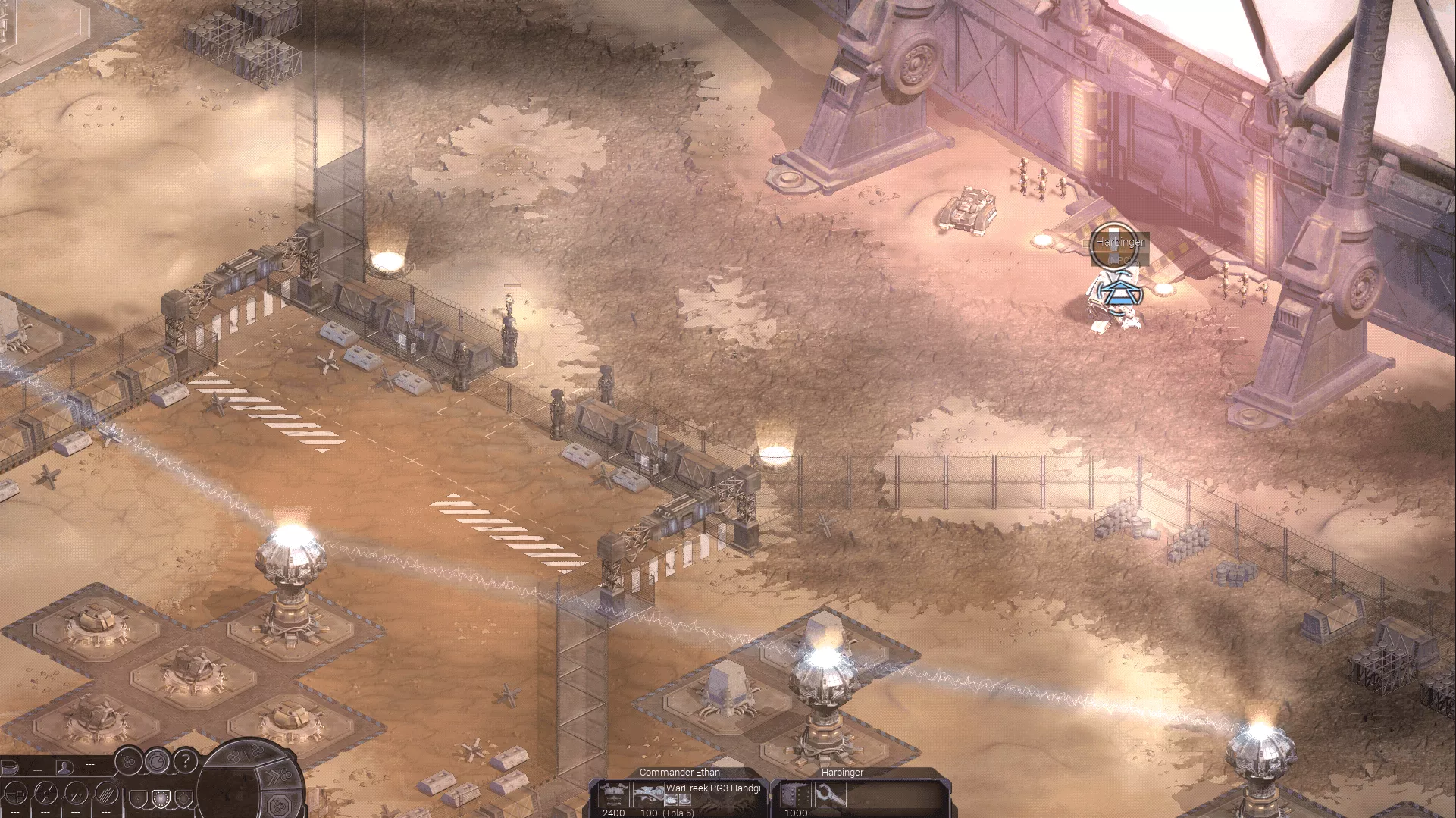
Task: Select Harbinger's armor plate slot
Action: pos(795,794)
